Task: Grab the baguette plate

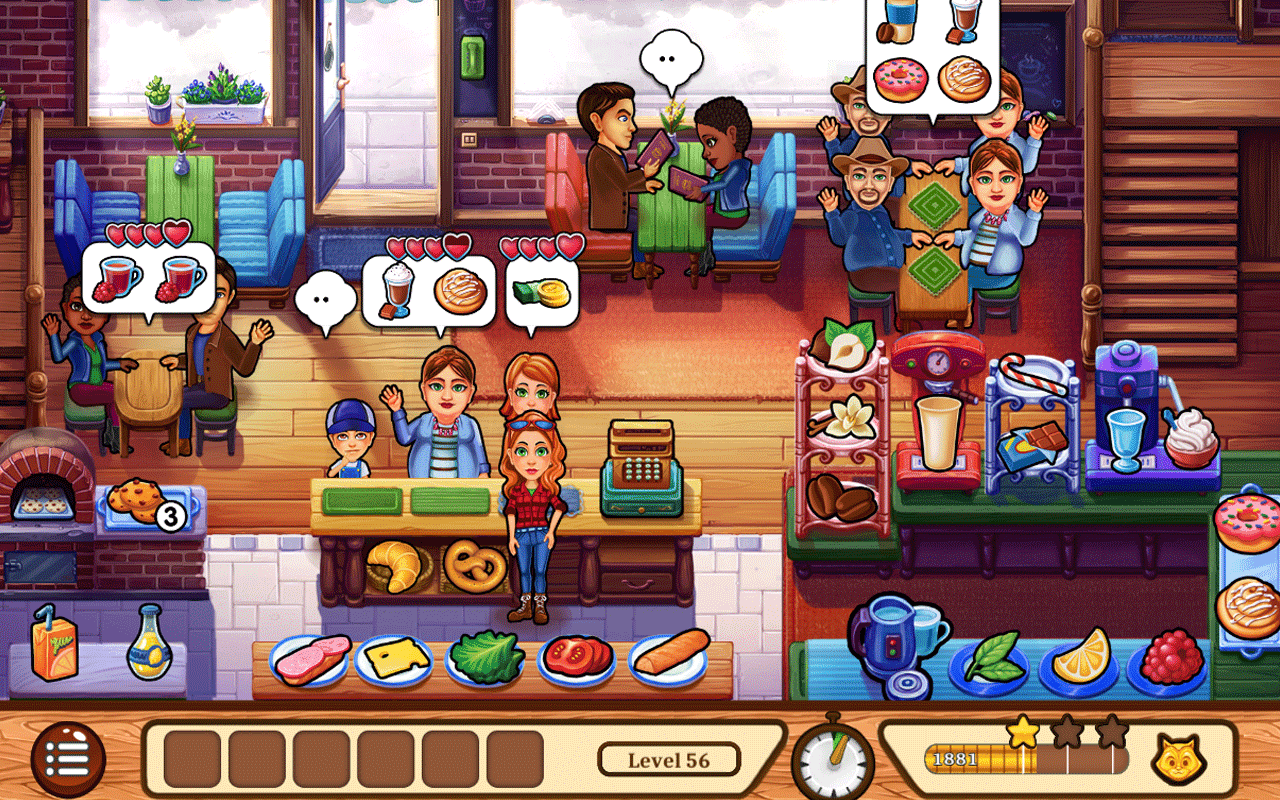Action: coord(668,657)
